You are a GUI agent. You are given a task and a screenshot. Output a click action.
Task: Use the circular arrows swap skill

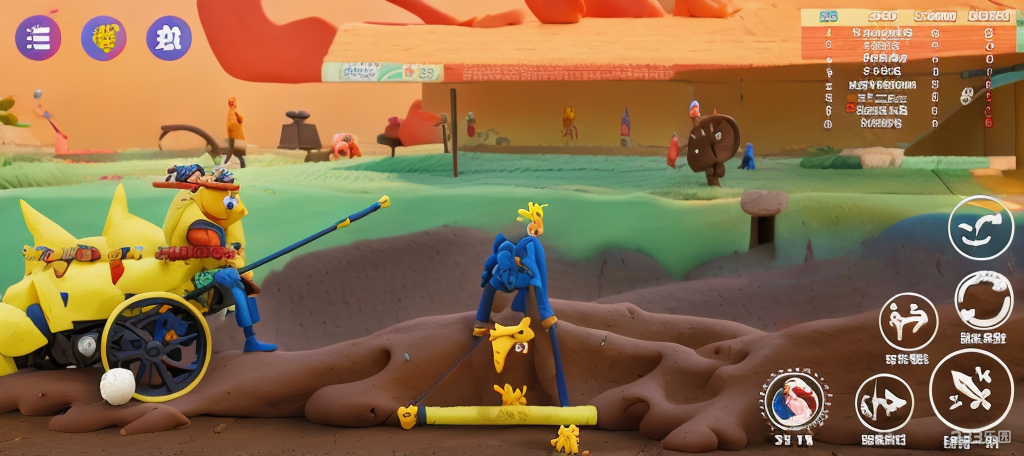983,299
